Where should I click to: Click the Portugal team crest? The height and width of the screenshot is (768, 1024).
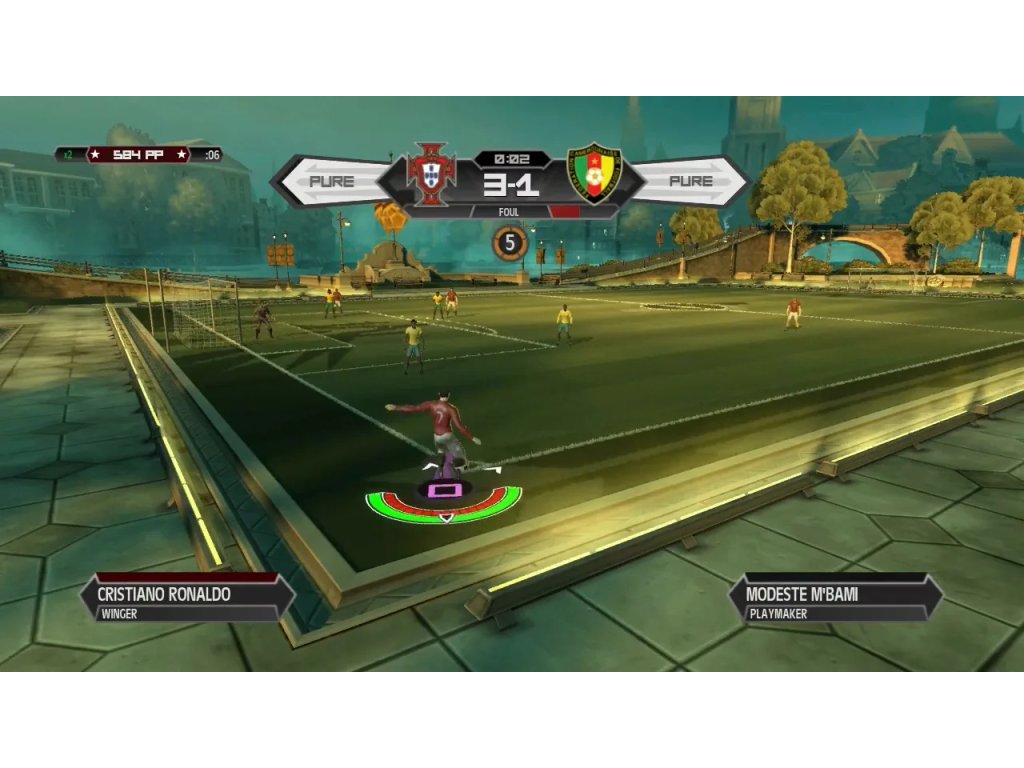point(431,173)
